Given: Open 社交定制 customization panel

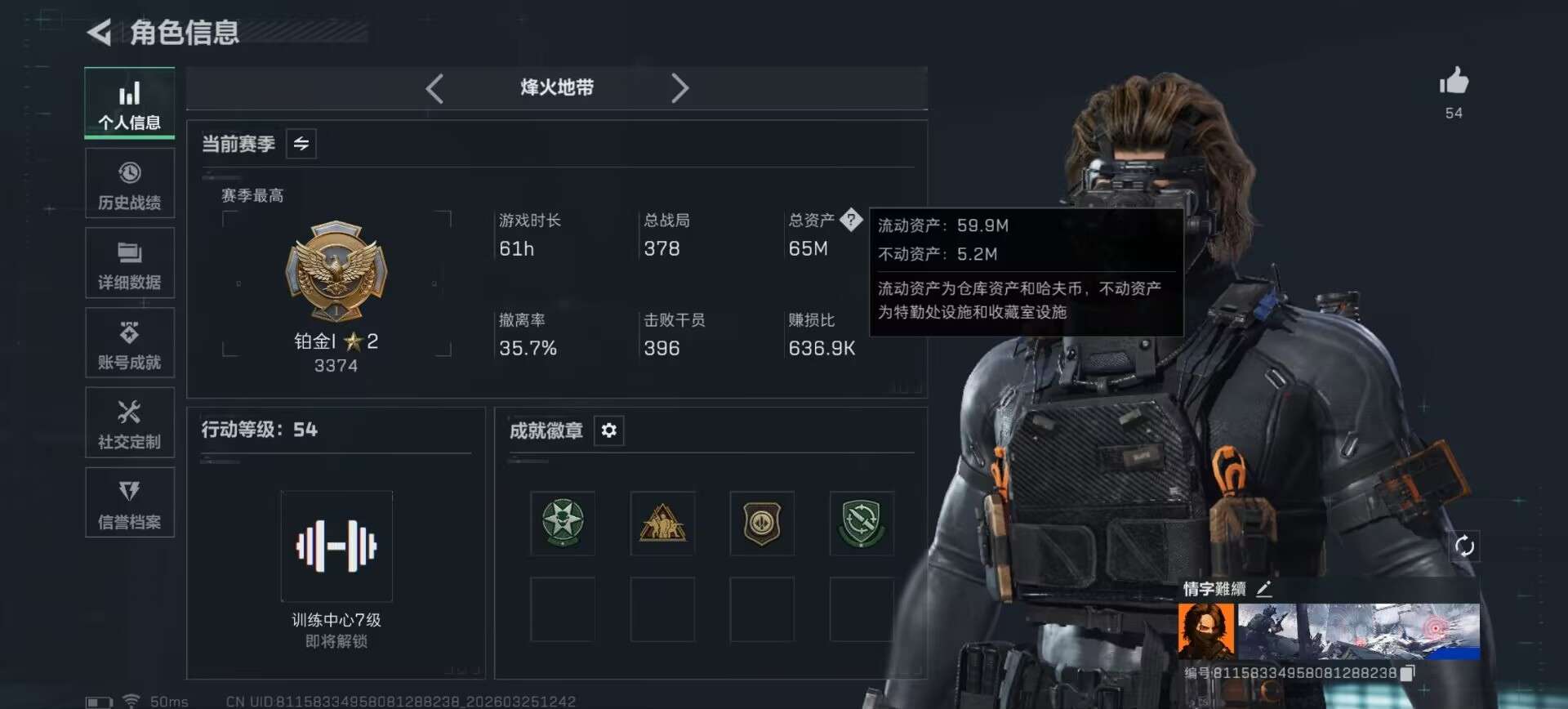Looking at the screenshot, I should coord(129,422).
